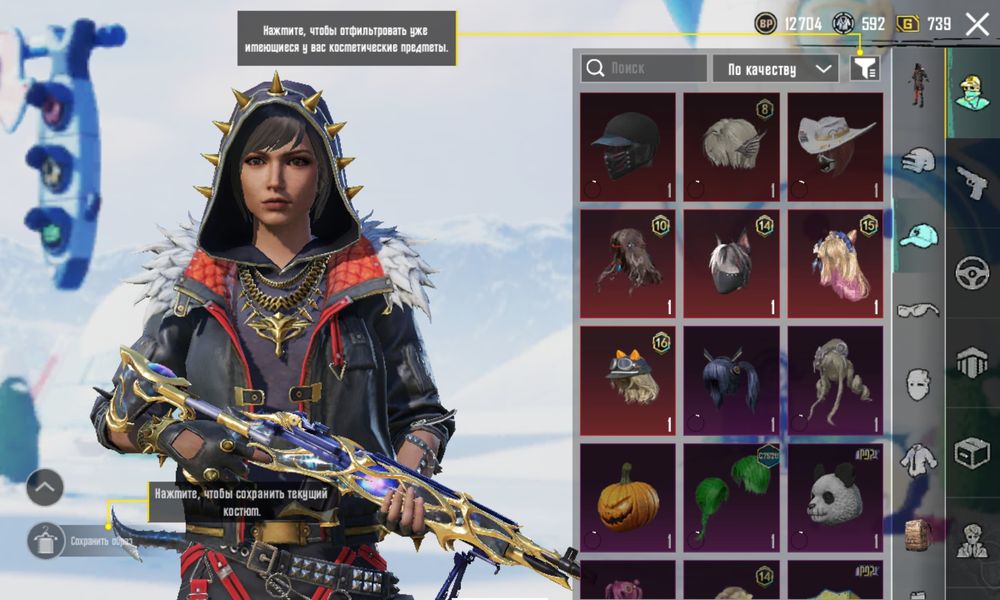Image resolution: width=1000 pixels, height=600 pixels.
Task: Click the round up-arrow expand button
Action: pyautogui.click(x=45, y=487)
